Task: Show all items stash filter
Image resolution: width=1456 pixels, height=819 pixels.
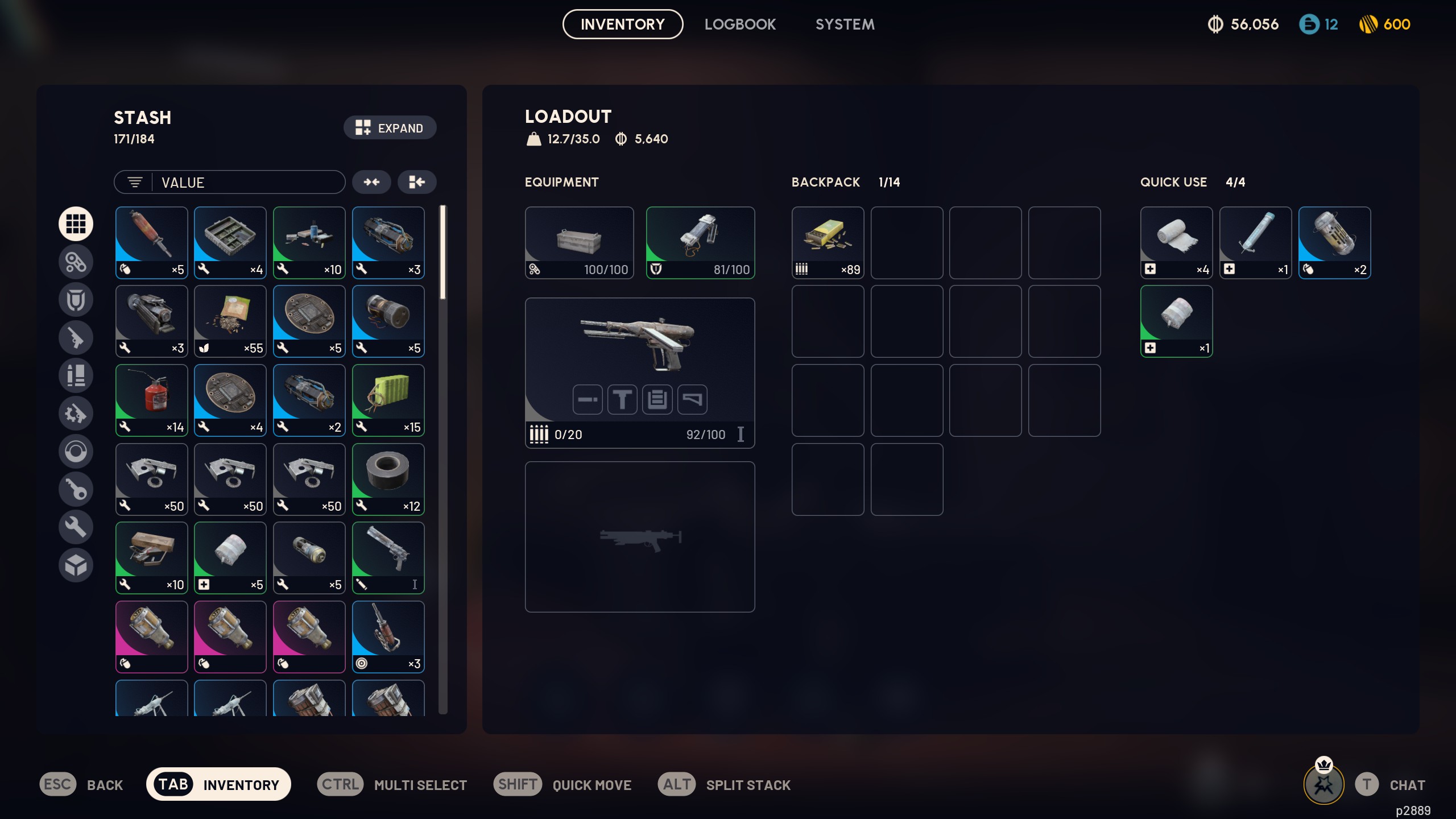Action: tap(76, 224)
